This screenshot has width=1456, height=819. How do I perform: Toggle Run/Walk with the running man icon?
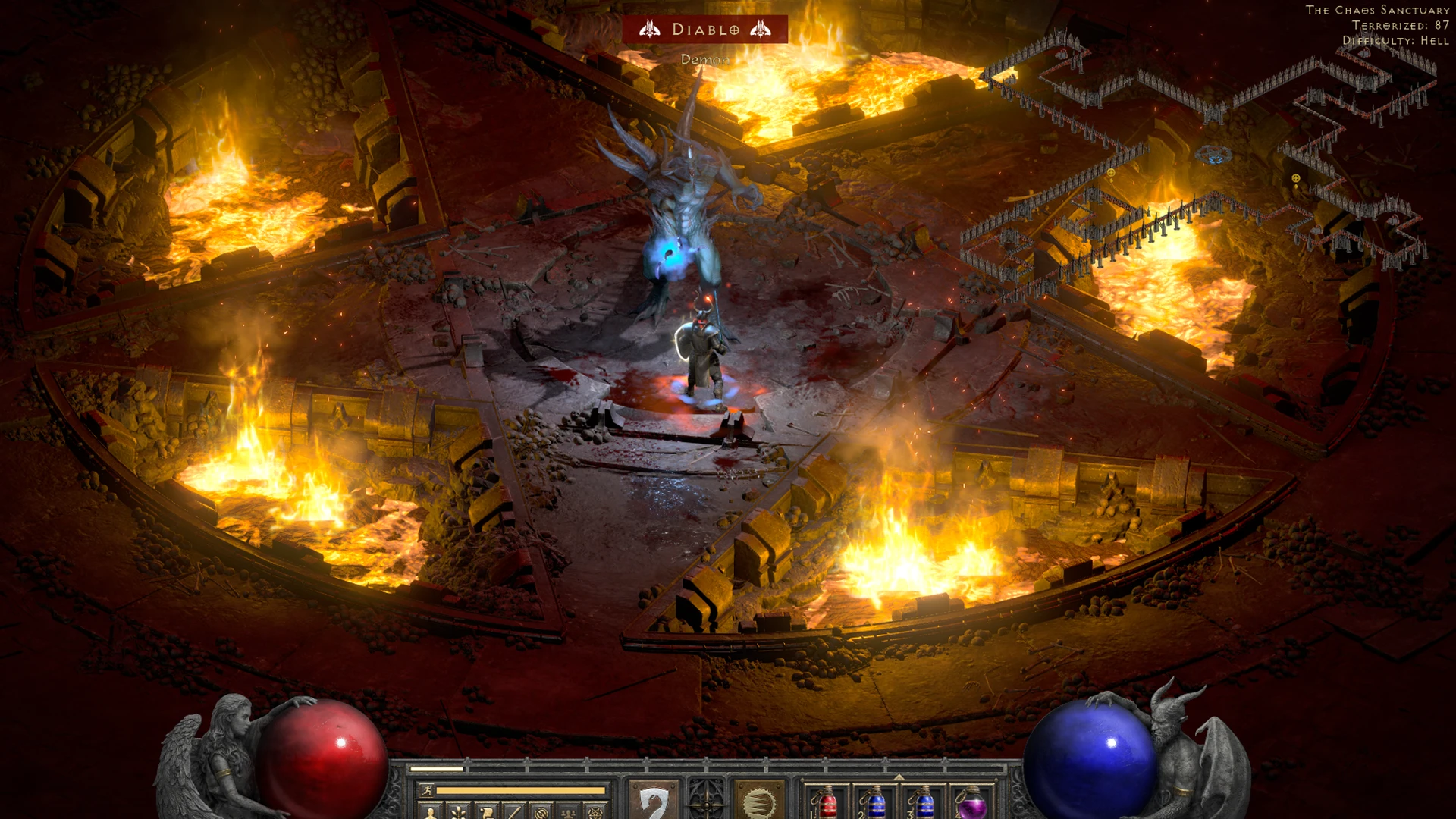coord(426,791)
